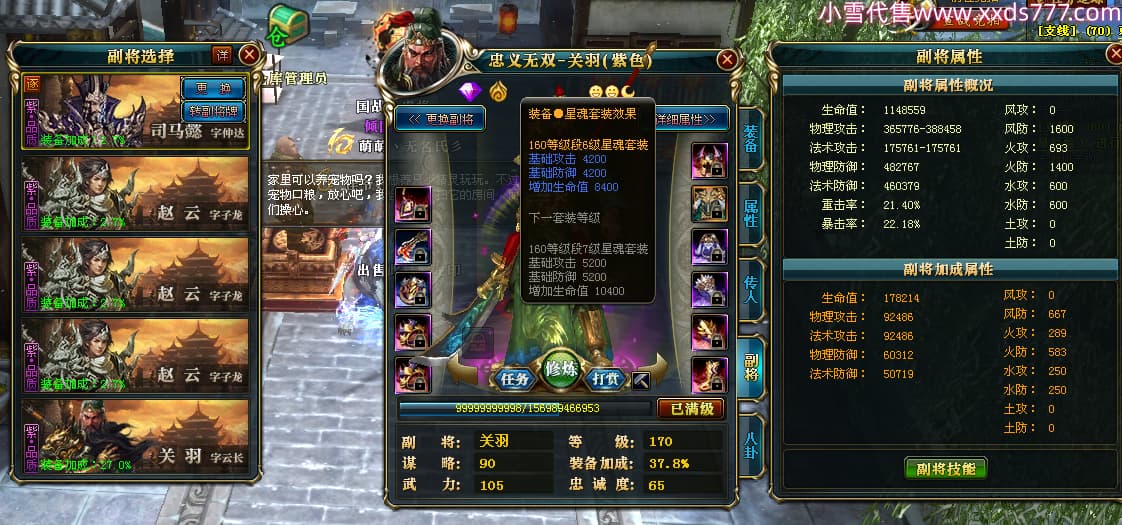Switch to the 装备 tab
This screenshot has height=525, width=1122.
coord(751,140)
